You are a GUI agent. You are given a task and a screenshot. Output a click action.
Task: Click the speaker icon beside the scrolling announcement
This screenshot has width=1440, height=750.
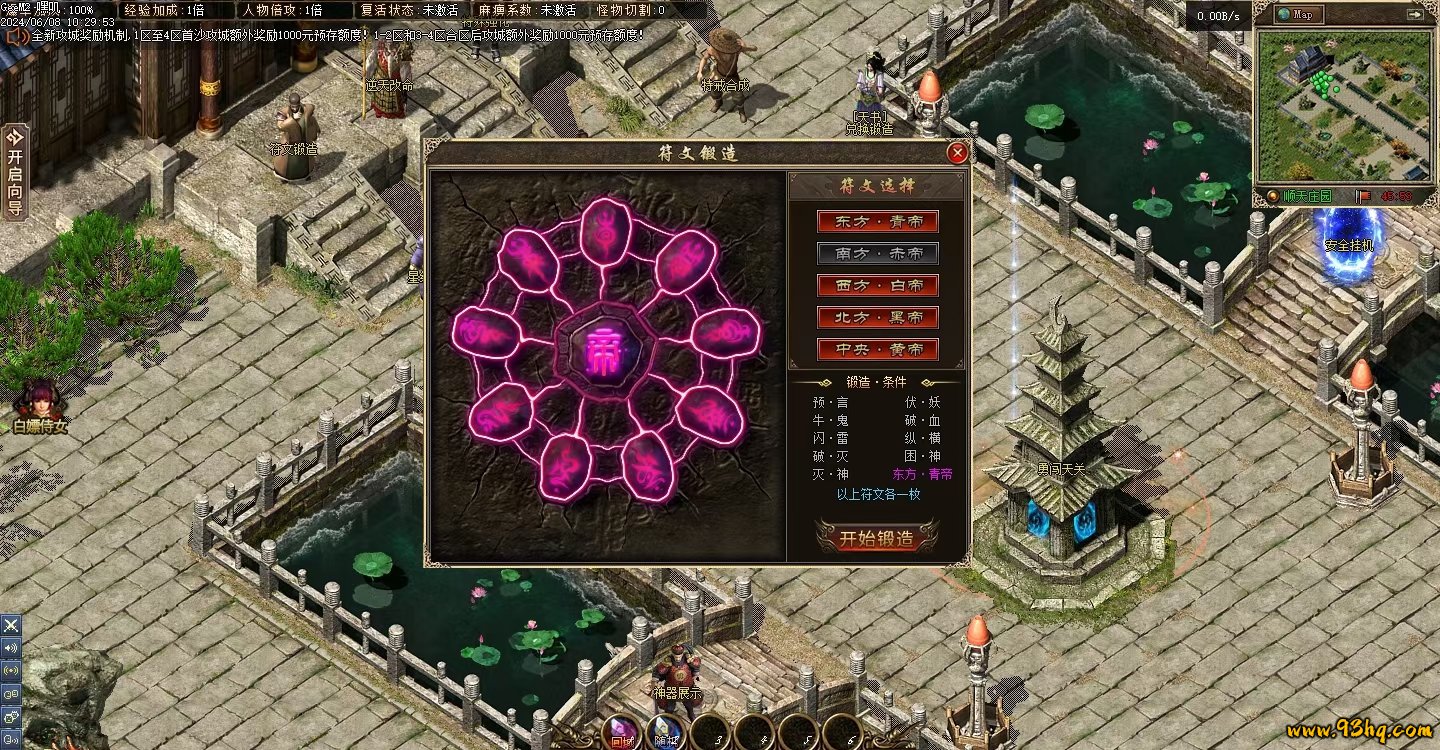[x=16, y=35]
